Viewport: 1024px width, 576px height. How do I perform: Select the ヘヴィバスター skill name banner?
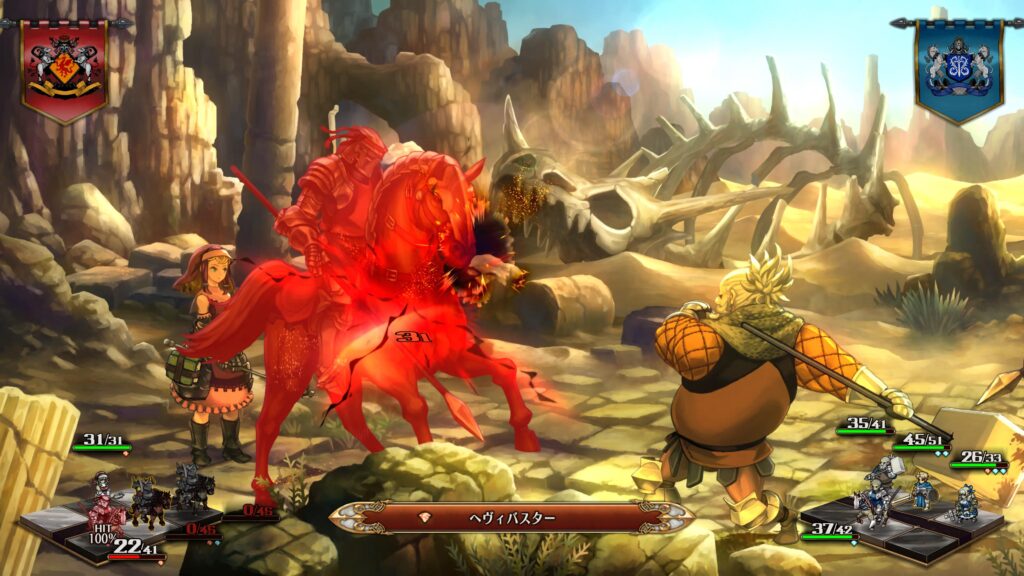tap(512, 517)
